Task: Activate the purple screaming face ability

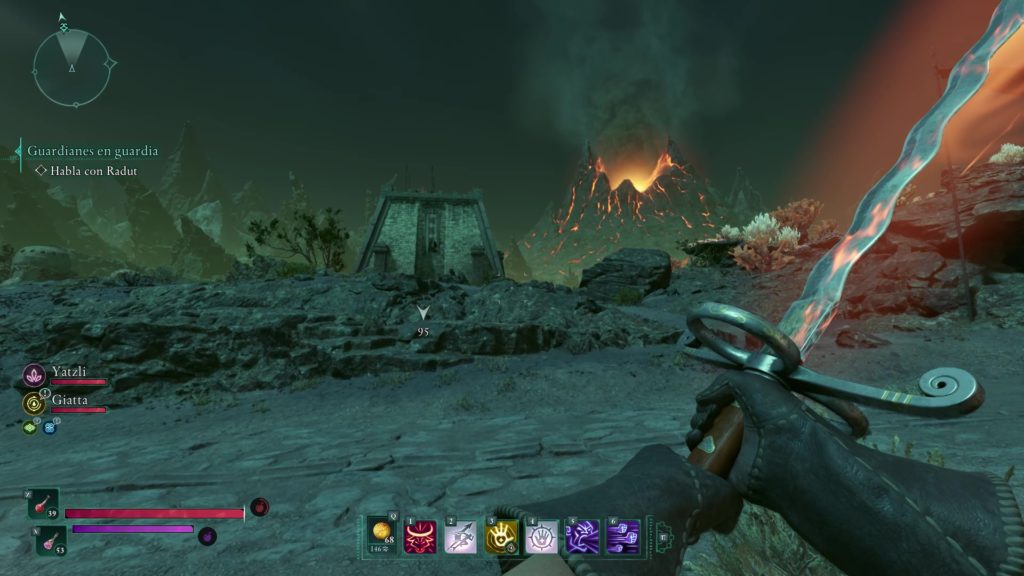Action: pyautogui.click(x=582, y=536)
